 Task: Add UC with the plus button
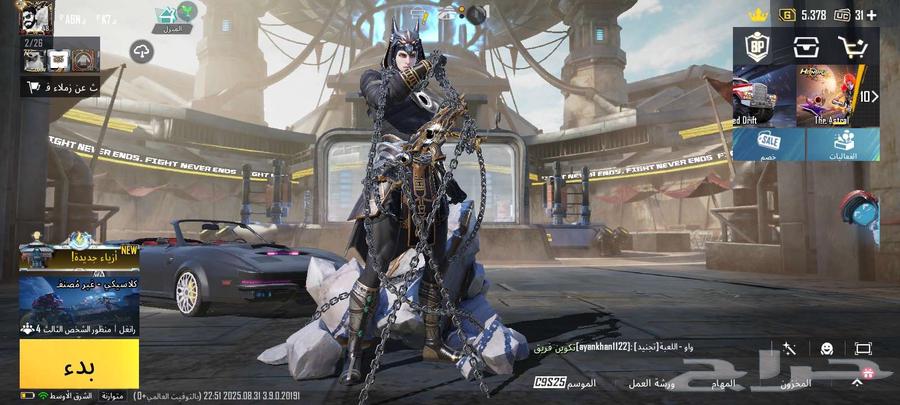tap(872, 14)
